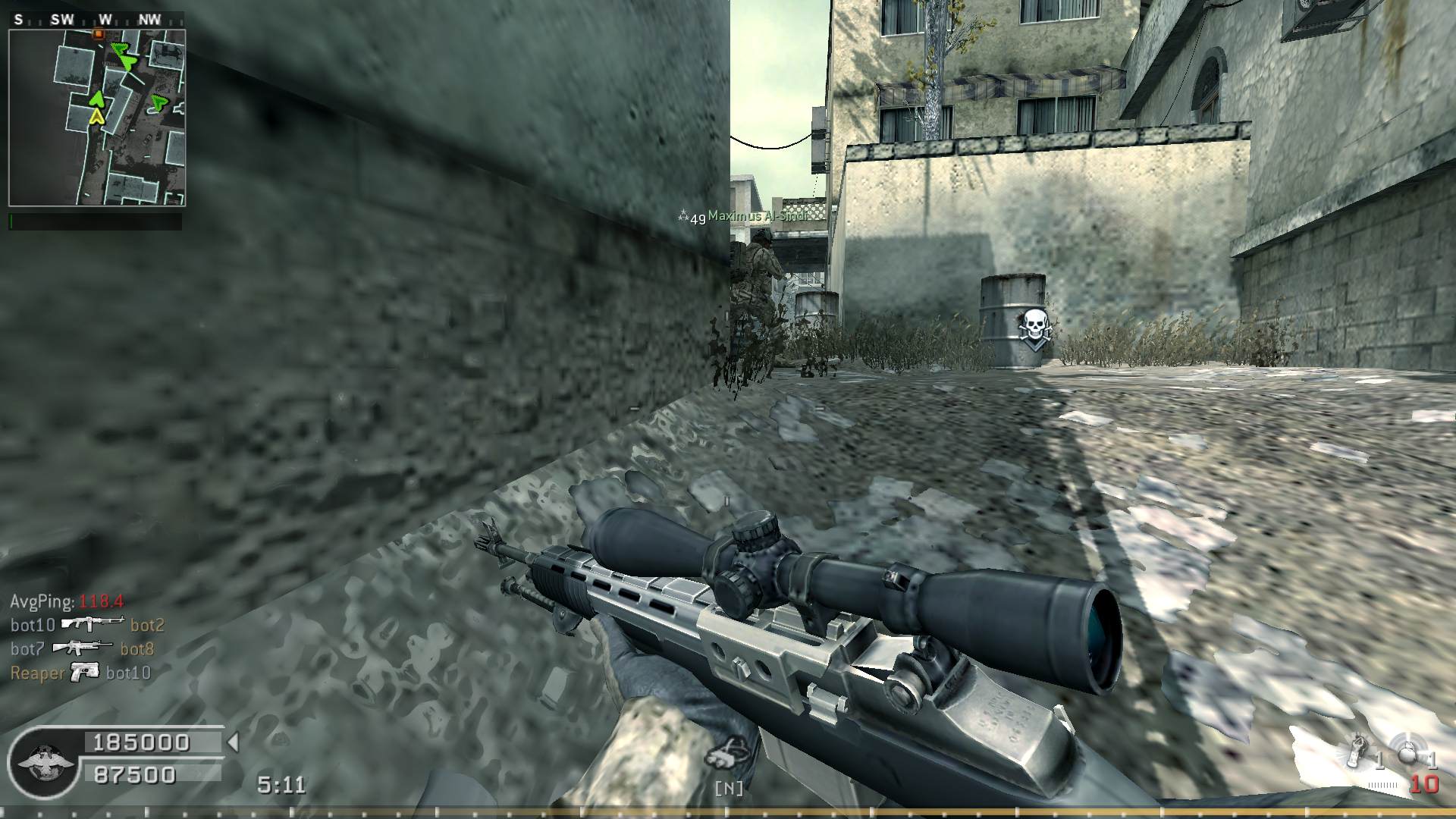Screen dimensions: 1456x819
Task: Click the orange objective marker on minimap
Action: coord(98,34)
